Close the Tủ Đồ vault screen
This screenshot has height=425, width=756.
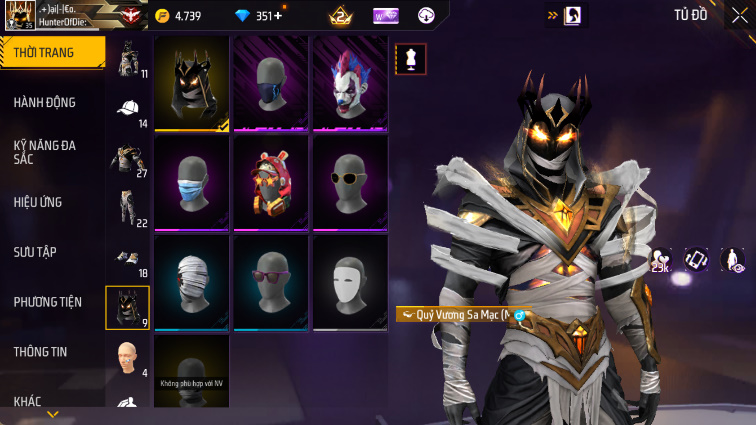735,15
